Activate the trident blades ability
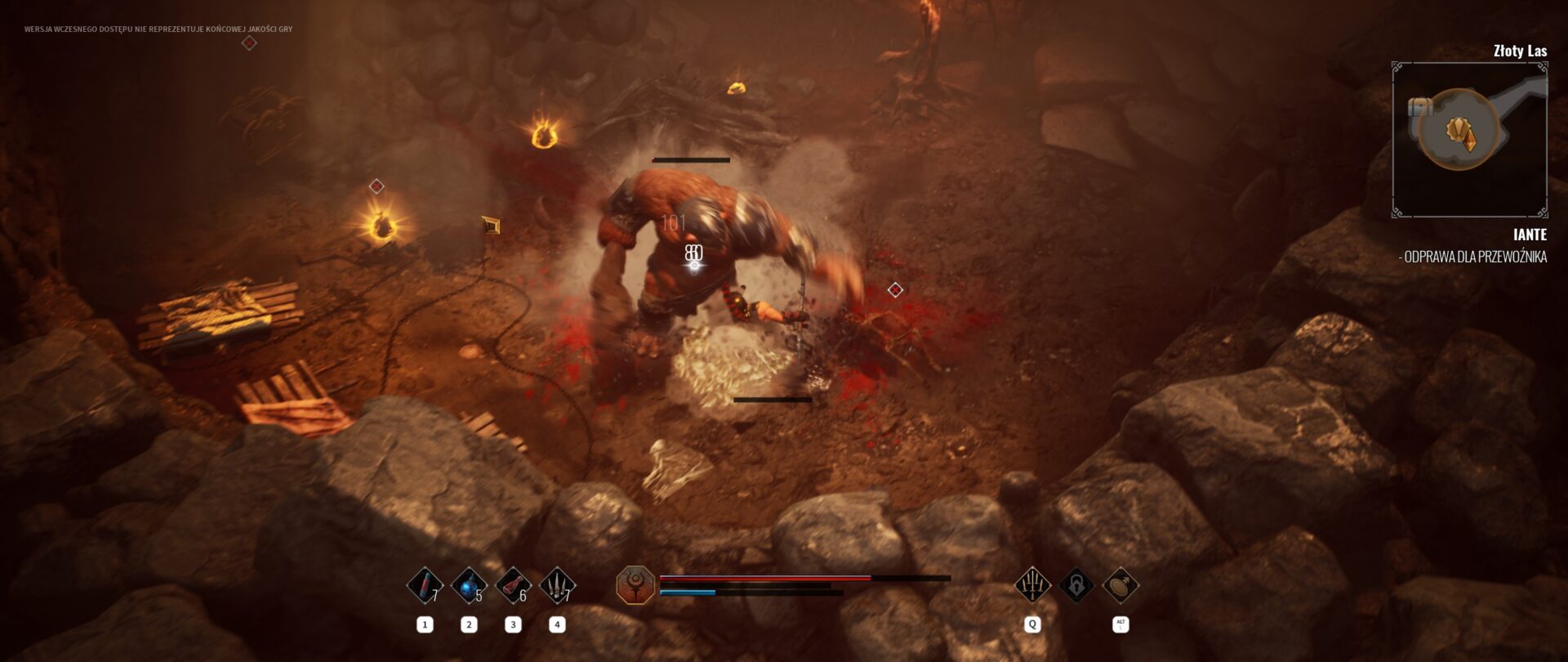The image size is (1568, 662). (1032, 585)
